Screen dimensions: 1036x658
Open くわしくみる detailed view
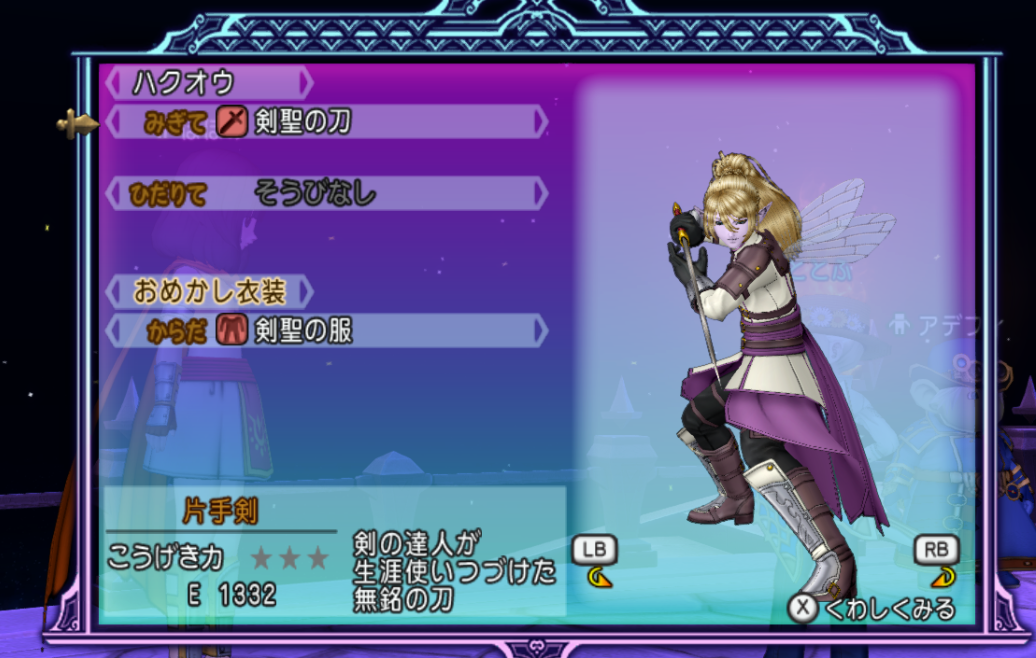pyautogui.click(x=872, y=608)
